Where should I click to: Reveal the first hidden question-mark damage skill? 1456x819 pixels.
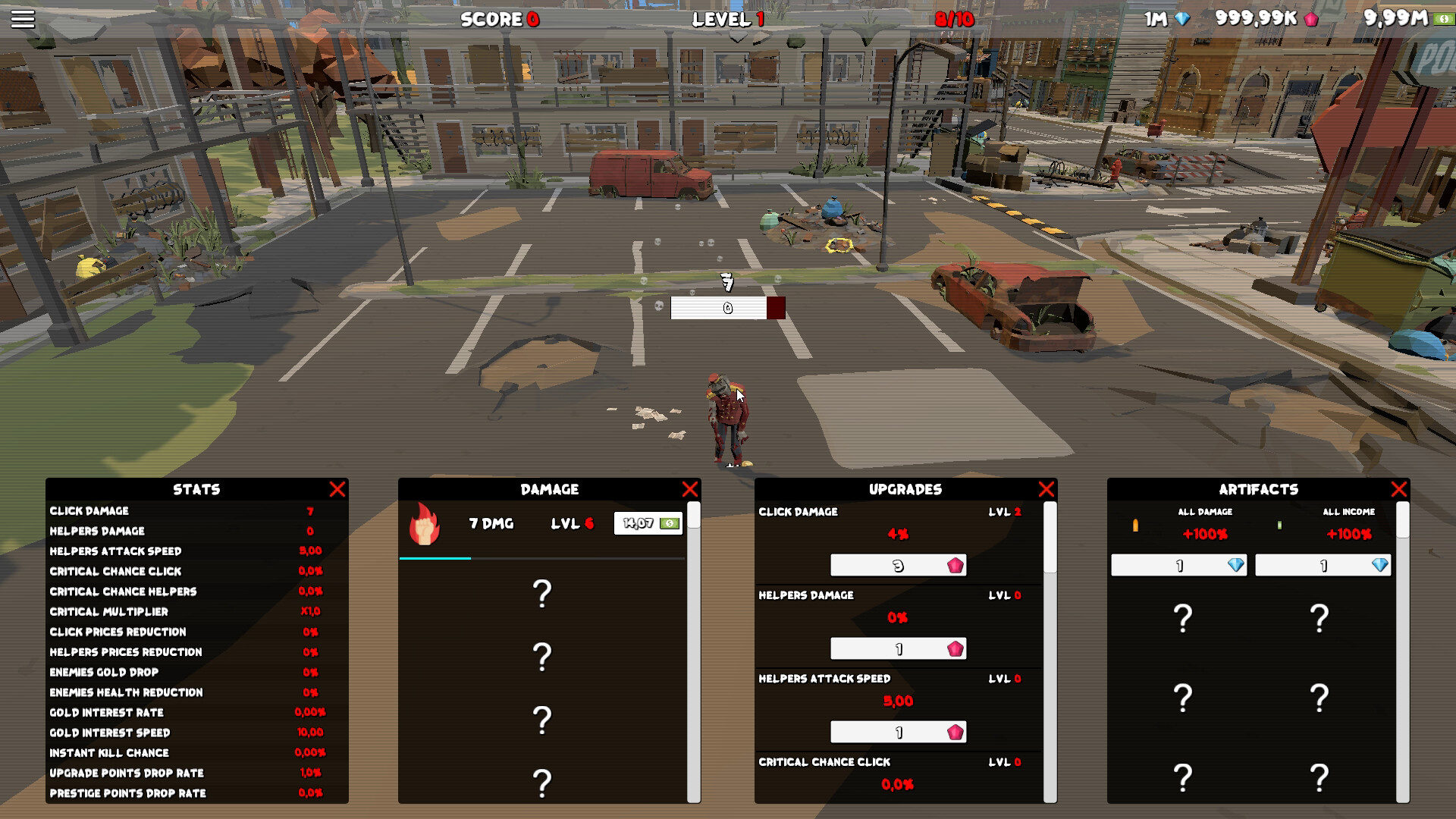click(x=542, y=594)
